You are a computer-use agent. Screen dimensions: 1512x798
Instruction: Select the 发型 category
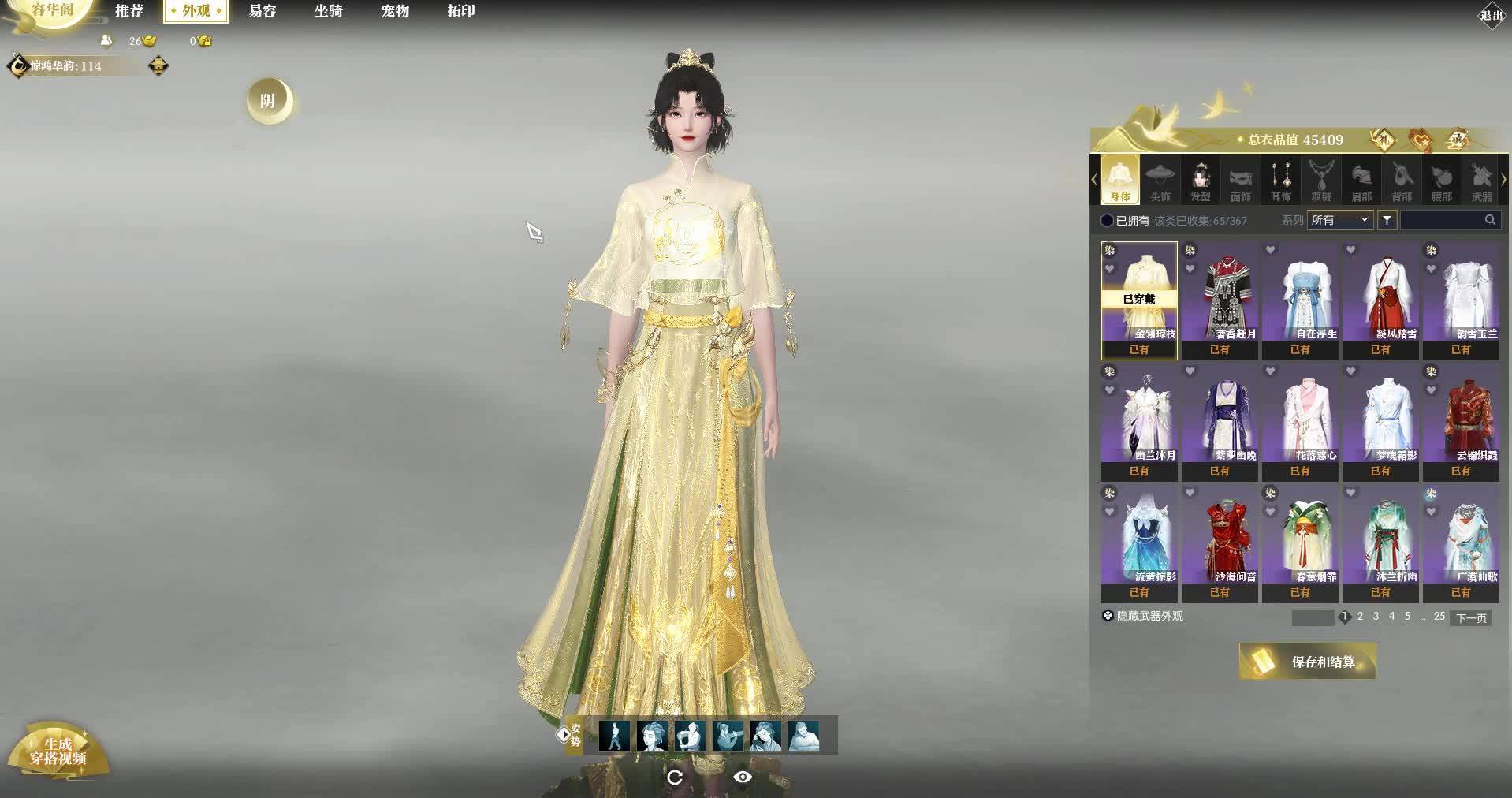pyautogui.click(x=1201, y=181)
